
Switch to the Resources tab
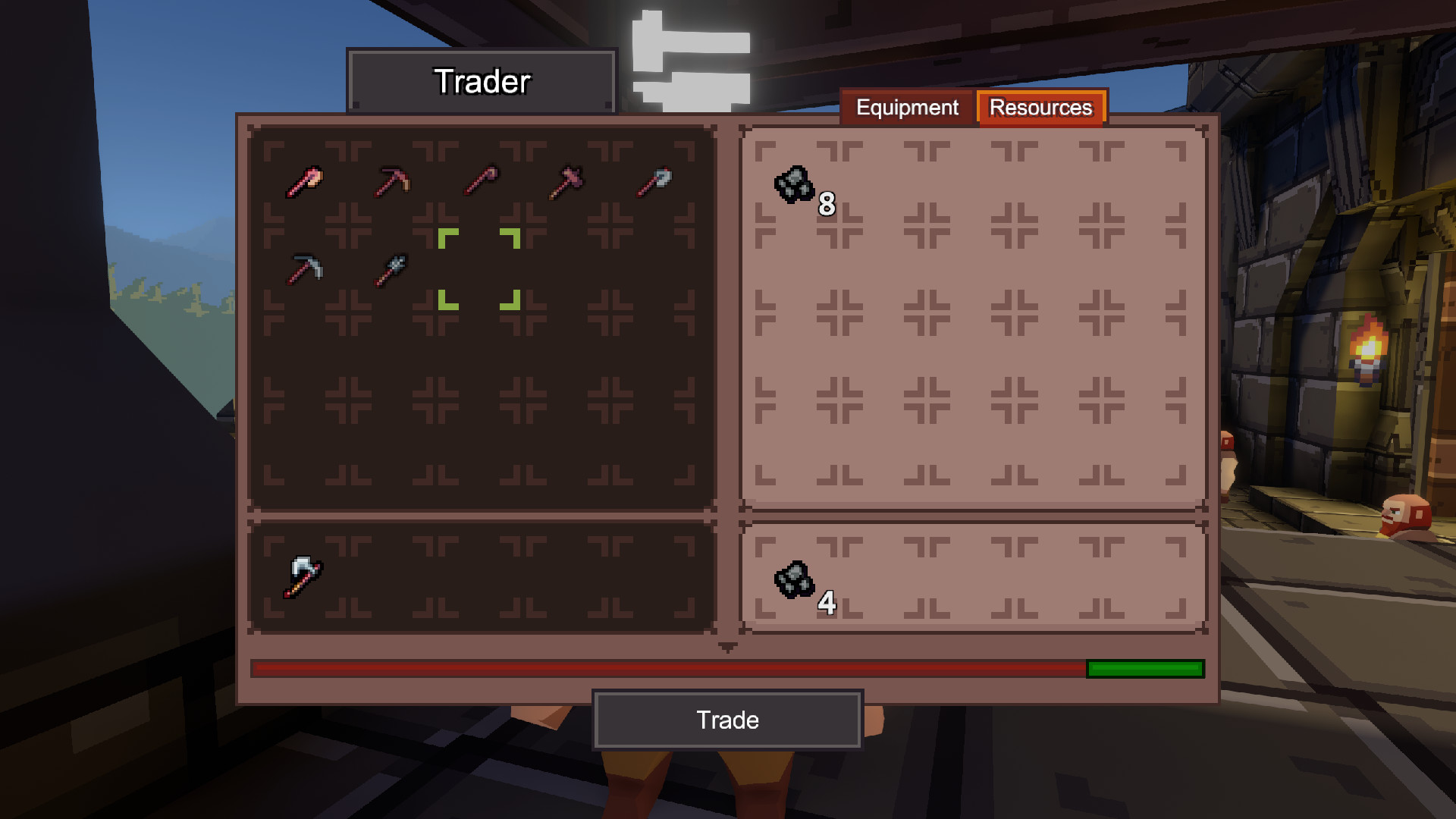1040,108
